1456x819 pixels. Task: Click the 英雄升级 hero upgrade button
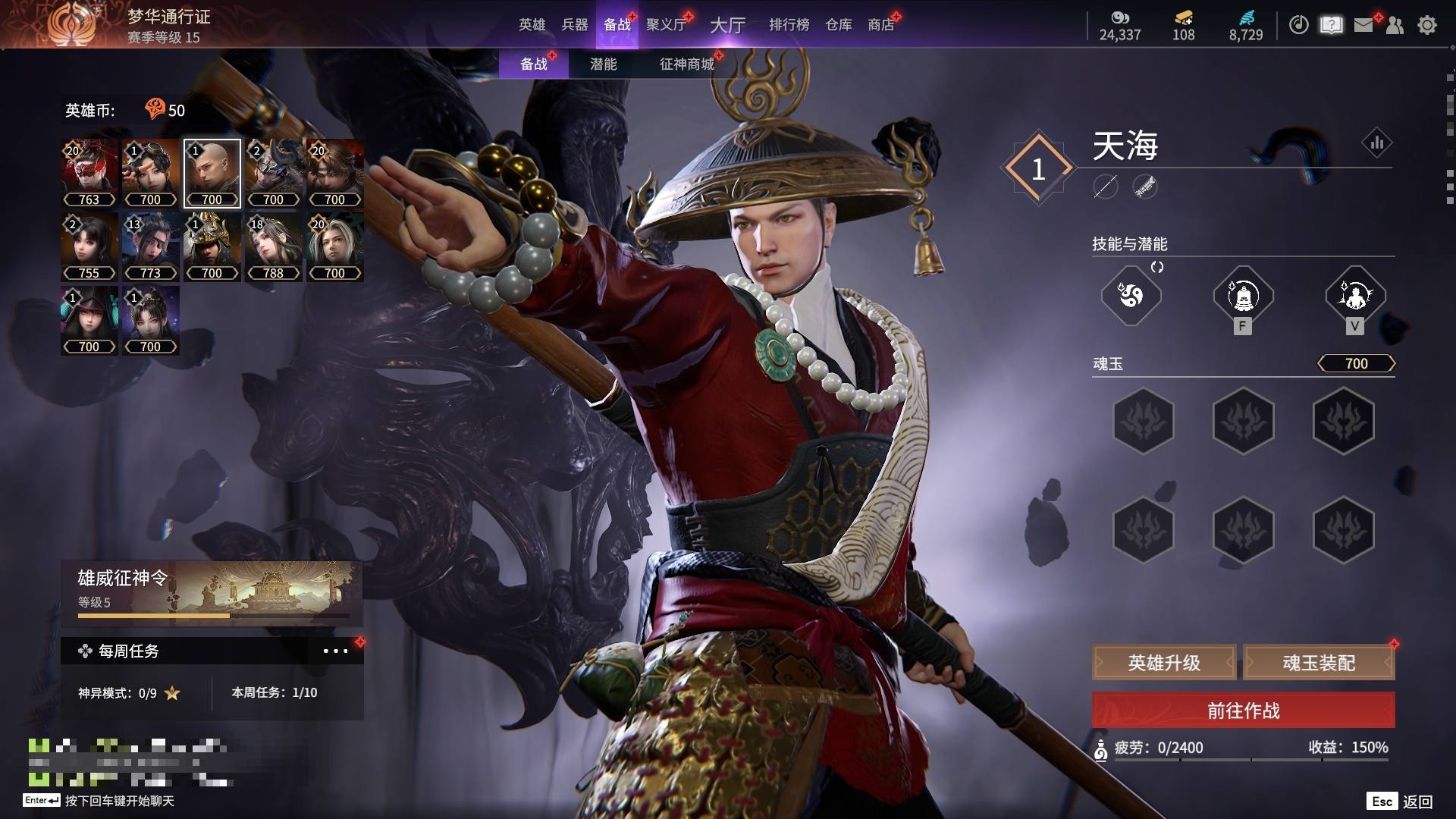tap(1164, 663)
